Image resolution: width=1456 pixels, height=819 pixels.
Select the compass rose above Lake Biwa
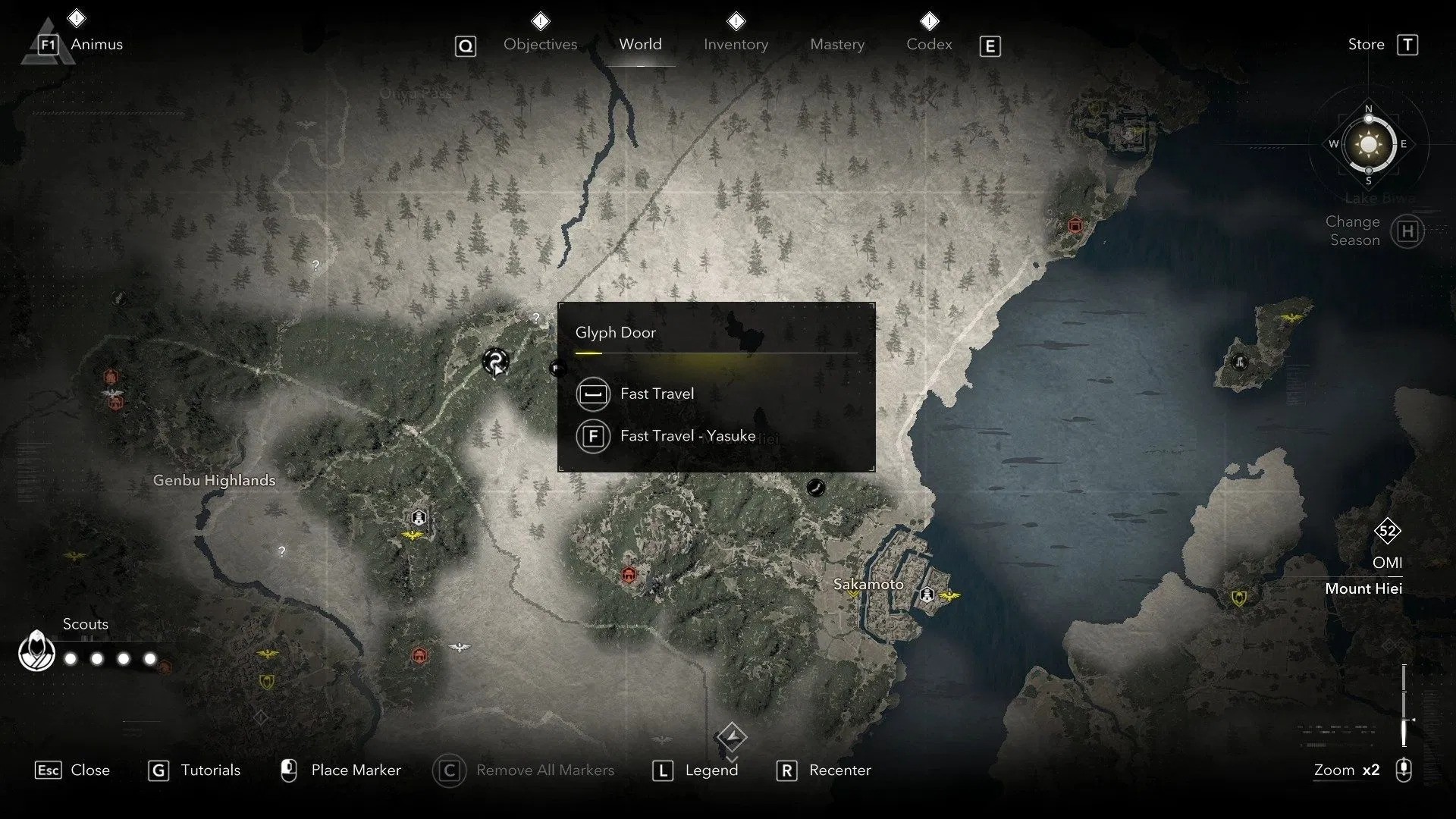pos(1367,144)
